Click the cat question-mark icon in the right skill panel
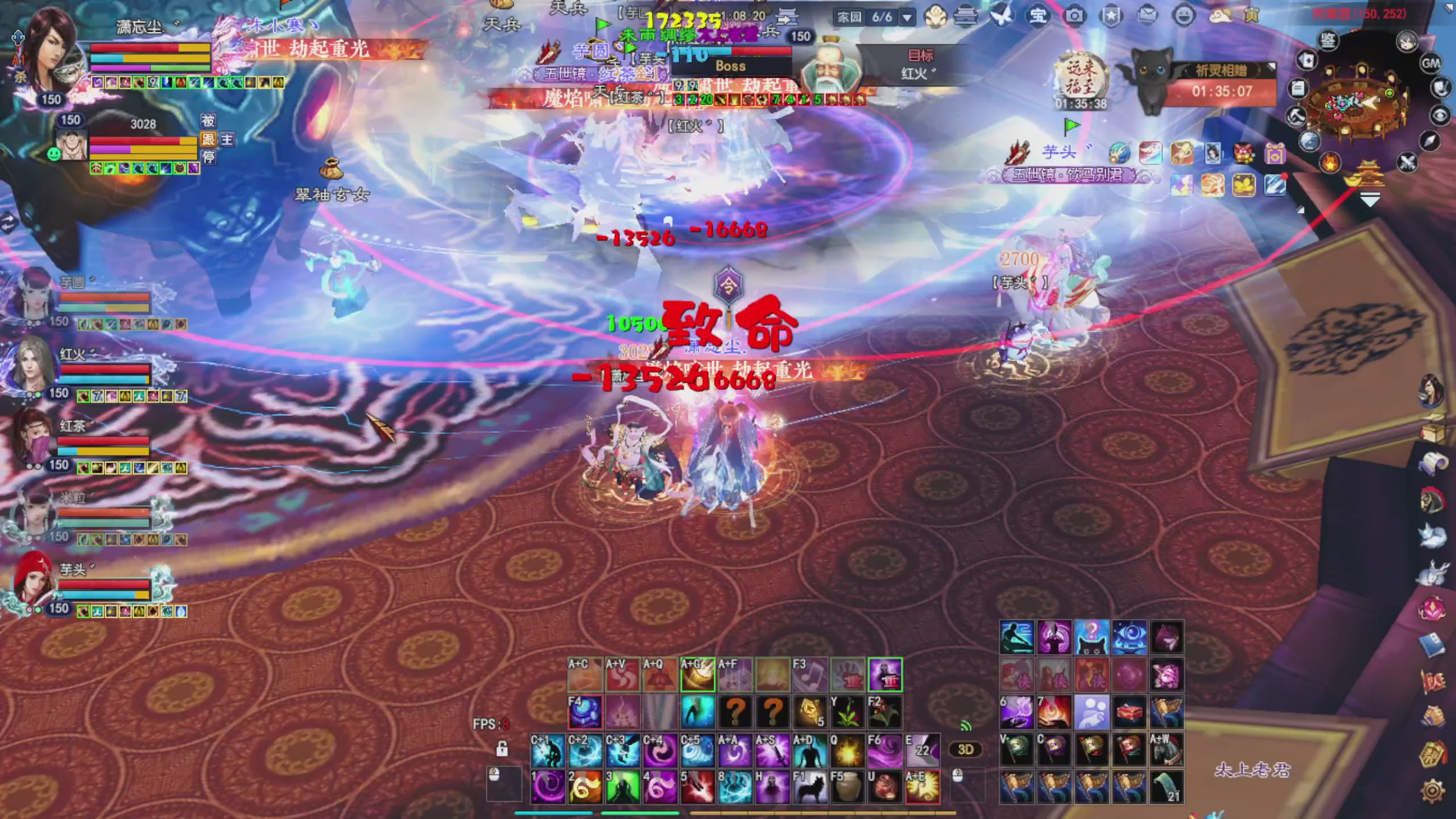 click(1091, 637)
